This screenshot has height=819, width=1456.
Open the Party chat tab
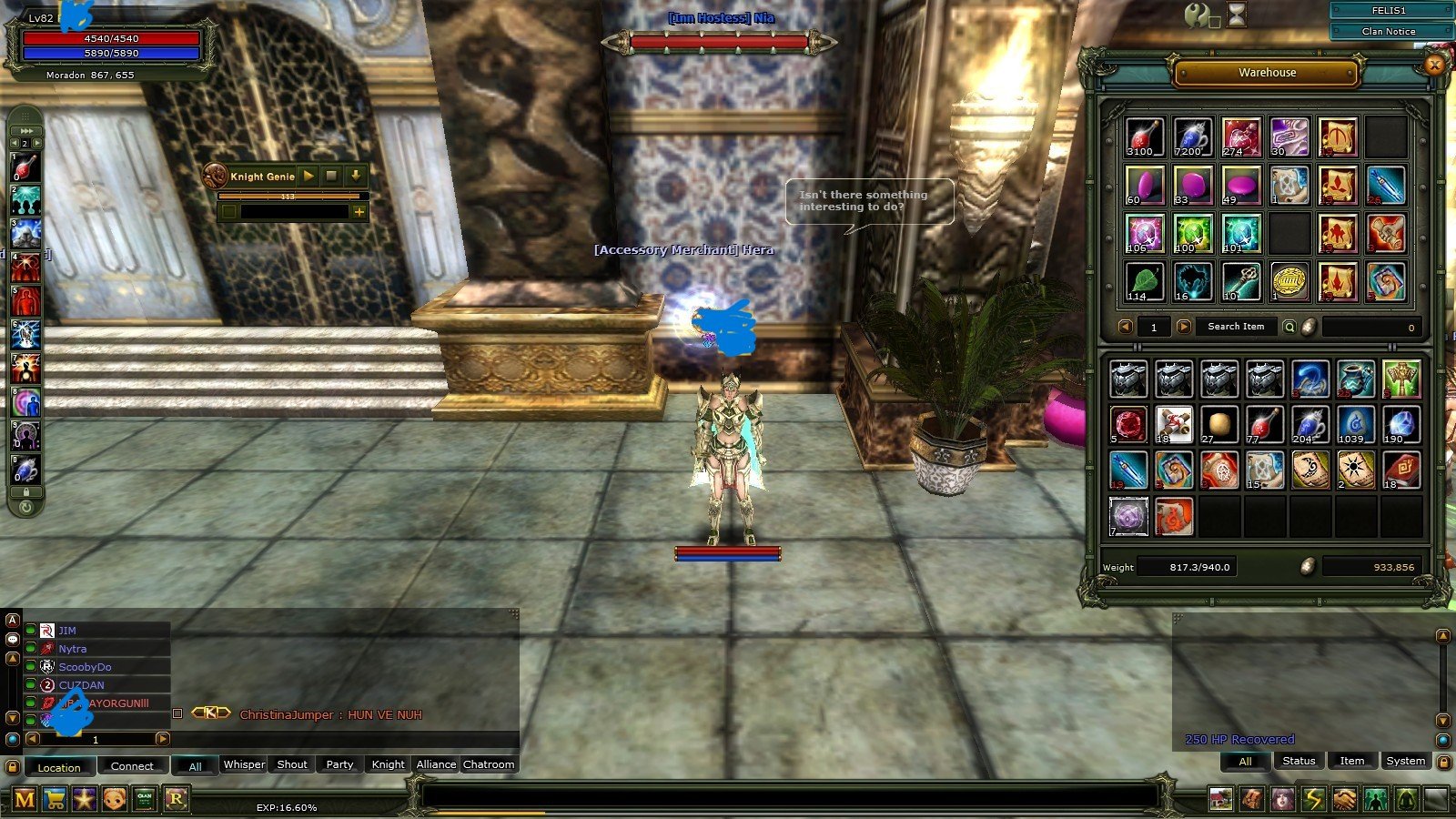tap(339, 765)
